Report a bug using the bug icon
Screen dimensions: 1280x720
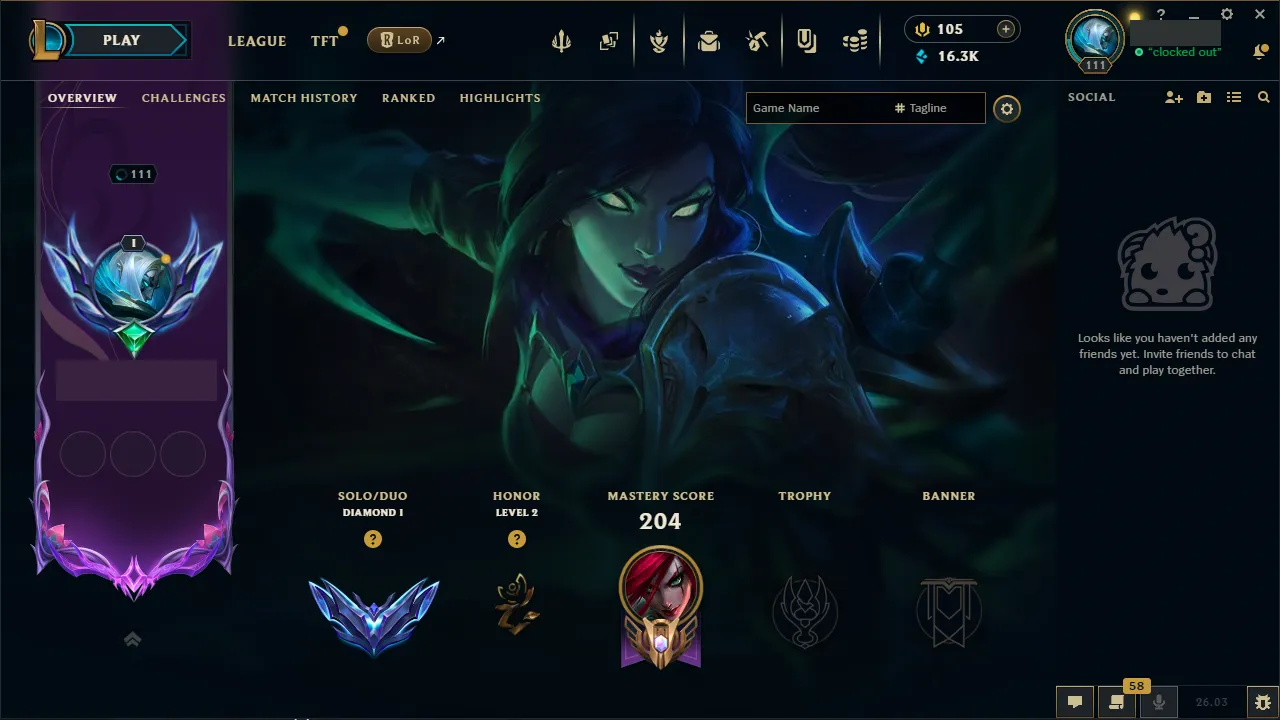pos(1262,701)
